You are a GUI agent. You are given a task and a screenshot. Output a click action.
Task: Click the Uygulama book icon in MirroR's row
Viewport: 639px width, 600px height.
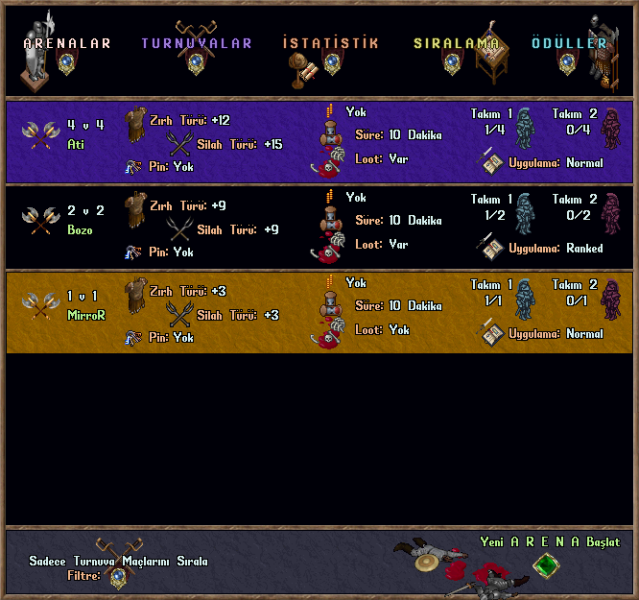tap(490, 332)
